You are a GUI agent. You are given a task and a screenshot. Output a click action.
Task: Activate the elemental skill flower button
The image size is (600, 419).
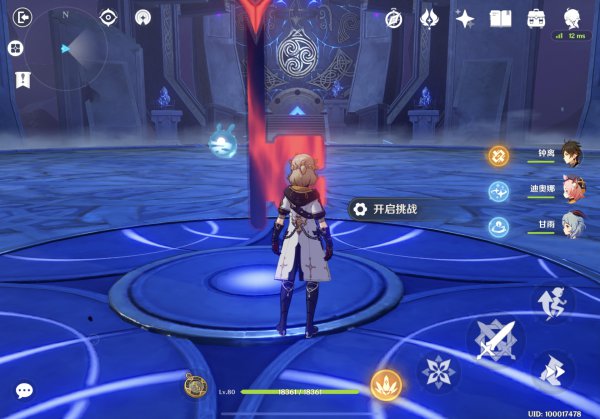(438, 372)
